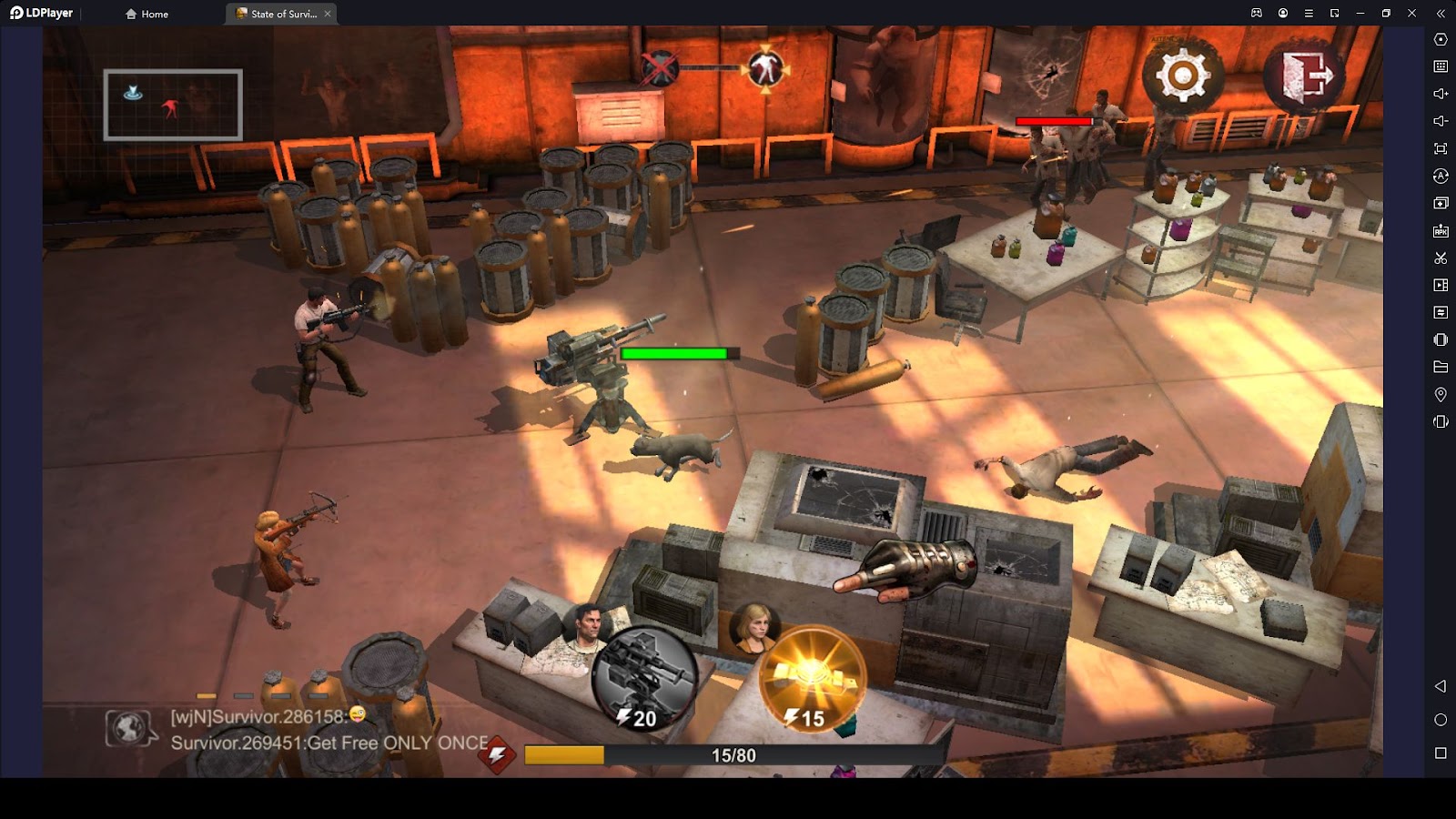Open the gear settings button
The height and width of the screenshot is (819, 1456).
click(x=1182, y=75)
